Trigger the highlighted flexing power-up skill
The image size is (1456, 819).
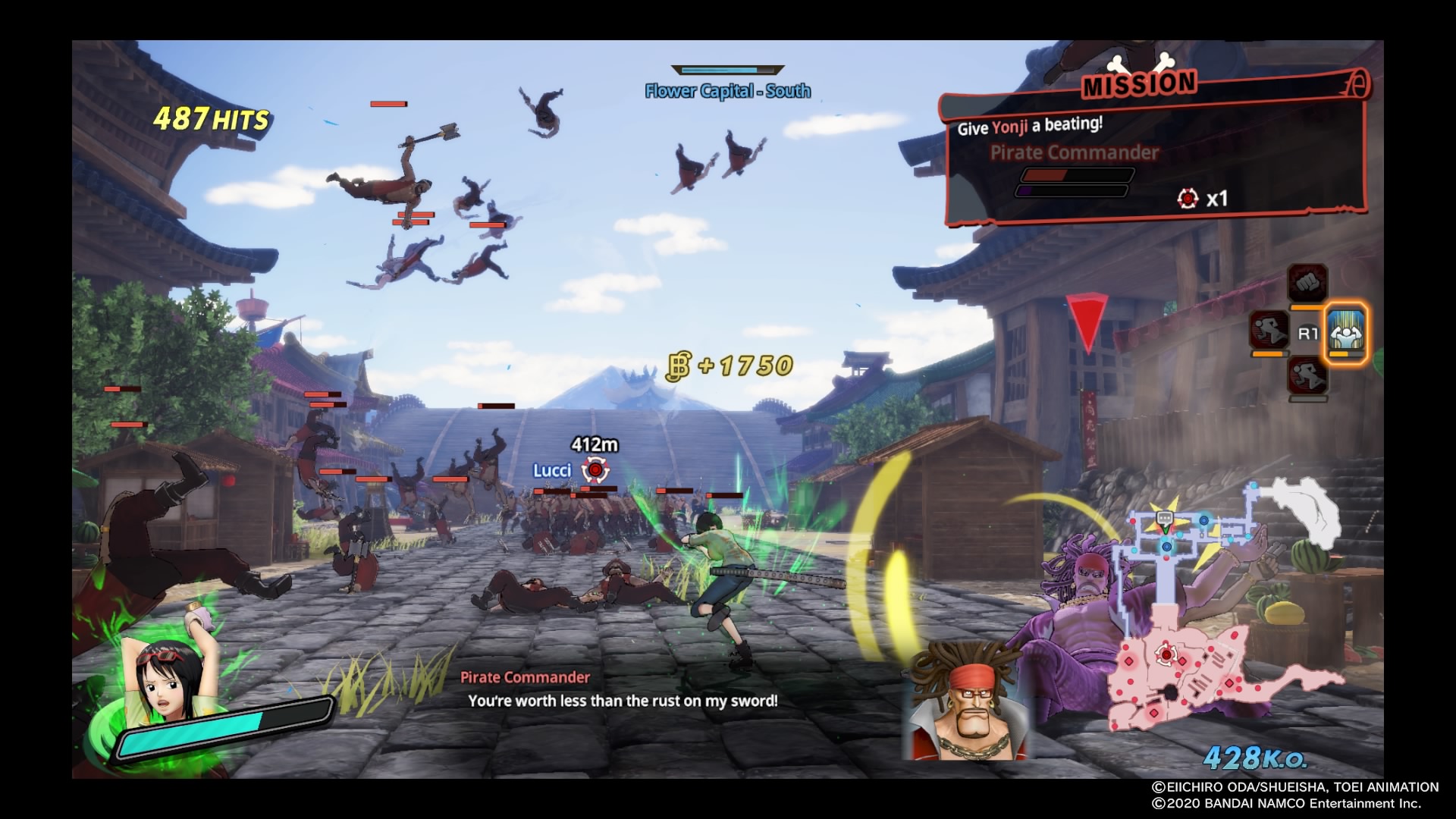(1347, 331)
